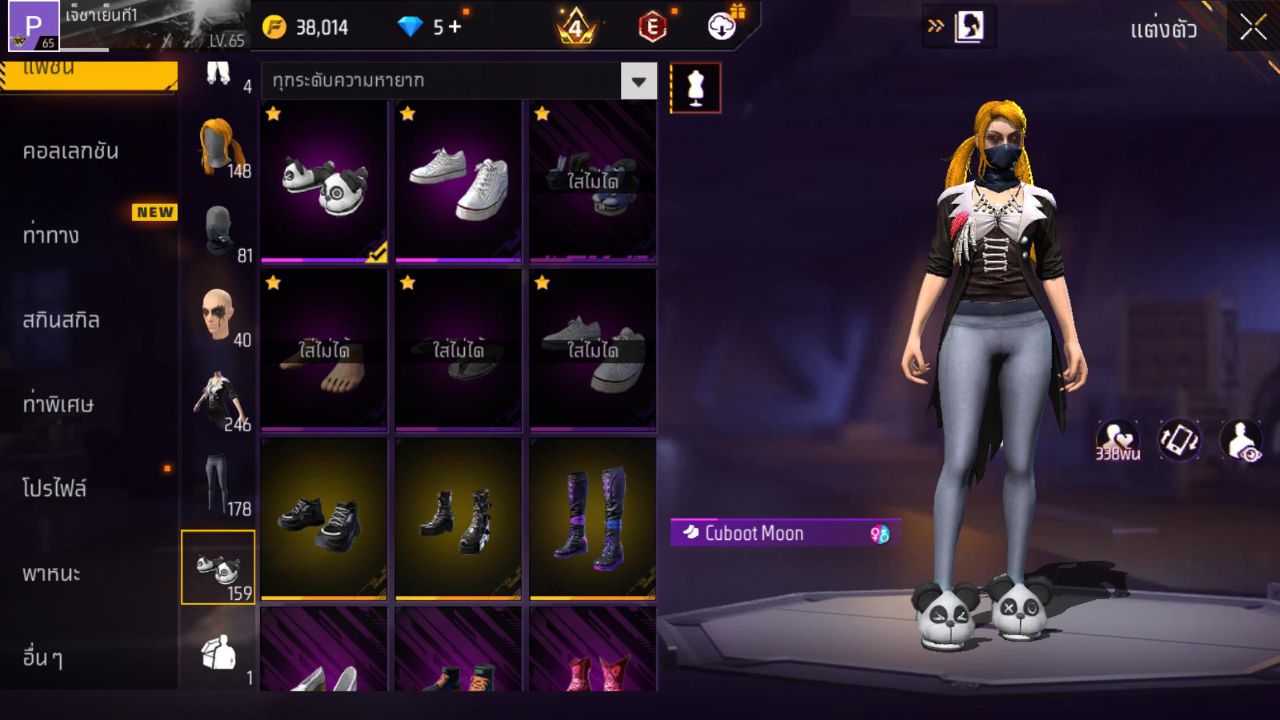The width and height of the screenshot is (1280, 720).
Task: Open the rarity filter dropdown
Action: [x=639, y=83]
